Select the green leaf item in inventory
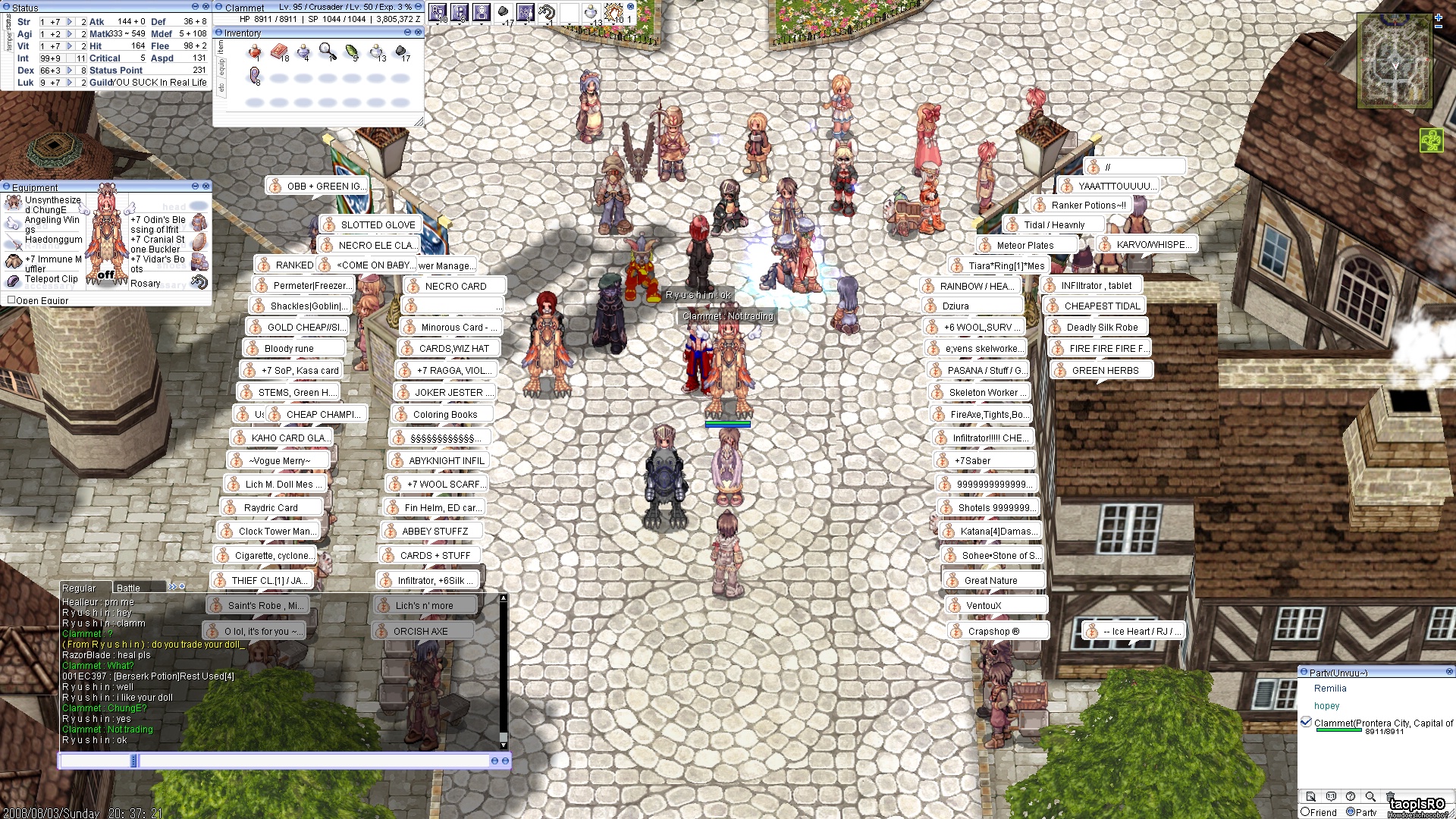 pyautogui.click(x=351, y=52)
